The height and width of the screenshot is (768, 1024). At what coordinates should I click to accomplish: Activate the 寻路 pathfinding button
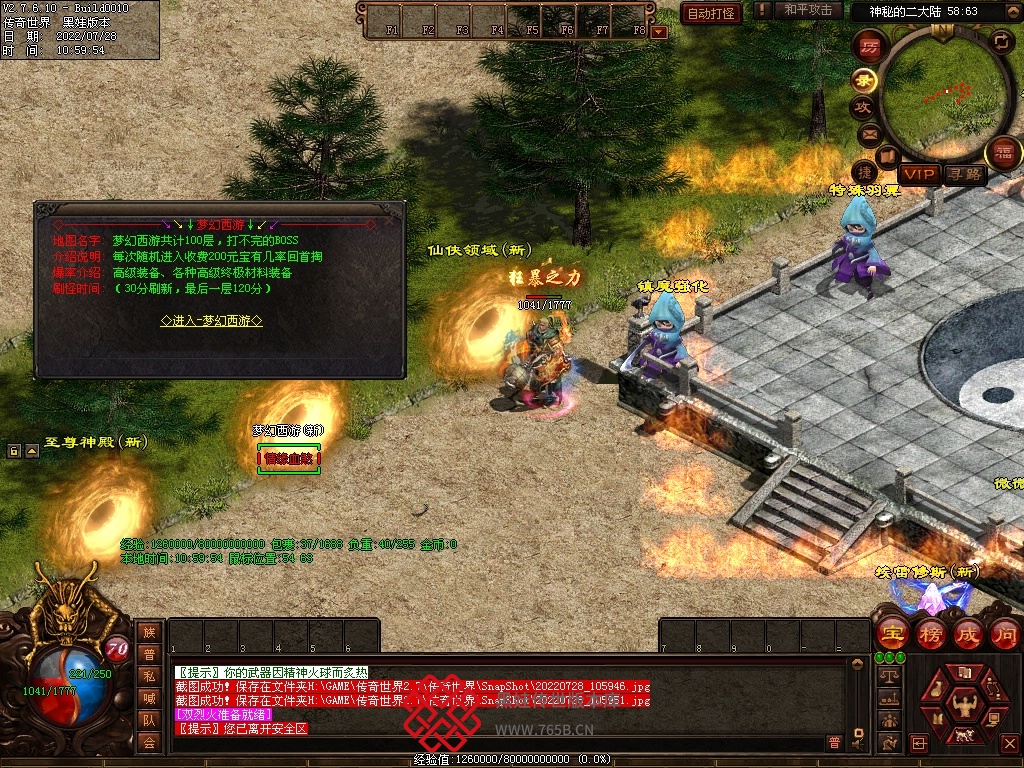[x=965, y=175]
